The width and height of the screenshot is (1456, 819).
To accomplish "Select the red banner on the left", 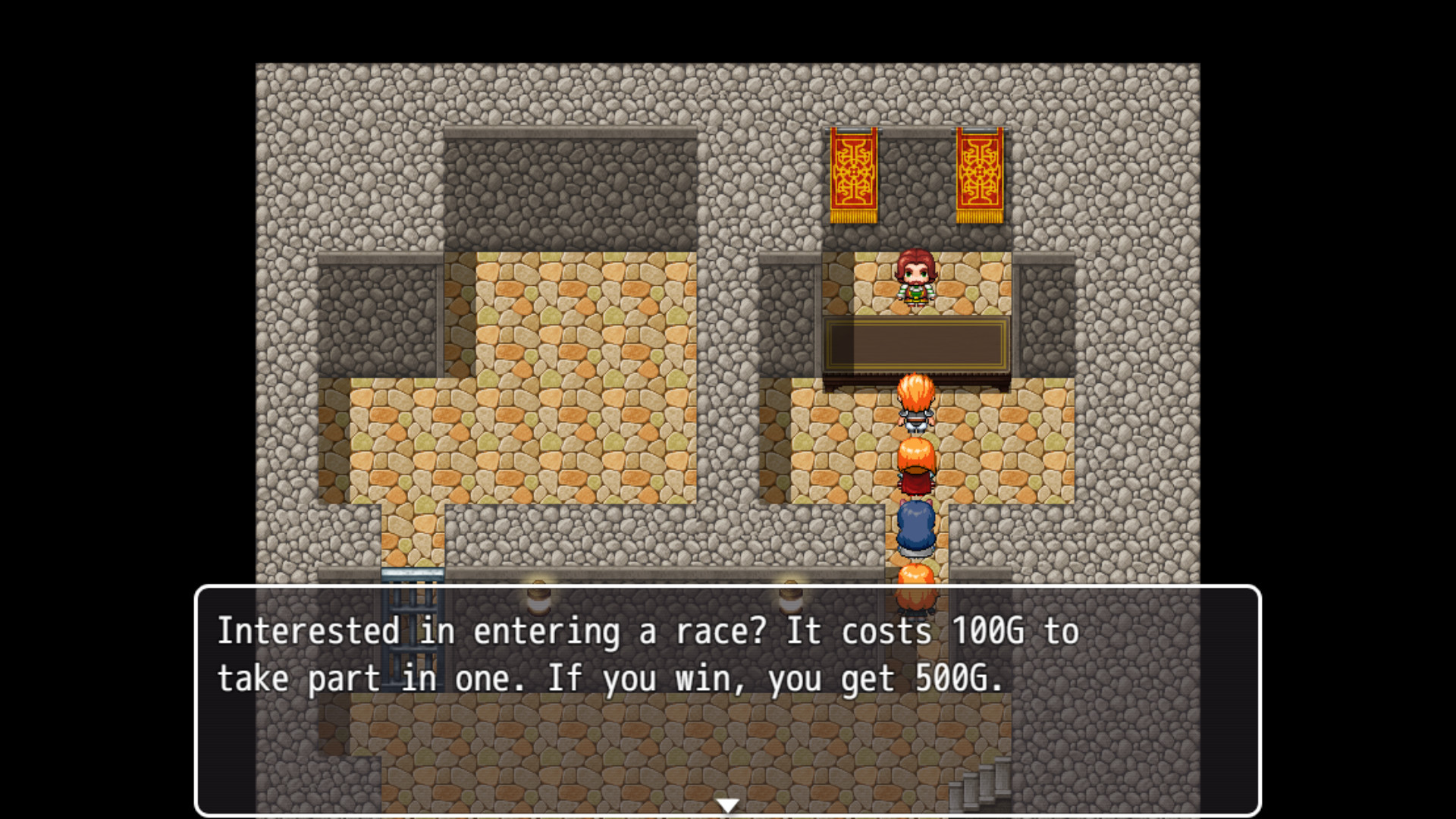I will coord(852,174).
